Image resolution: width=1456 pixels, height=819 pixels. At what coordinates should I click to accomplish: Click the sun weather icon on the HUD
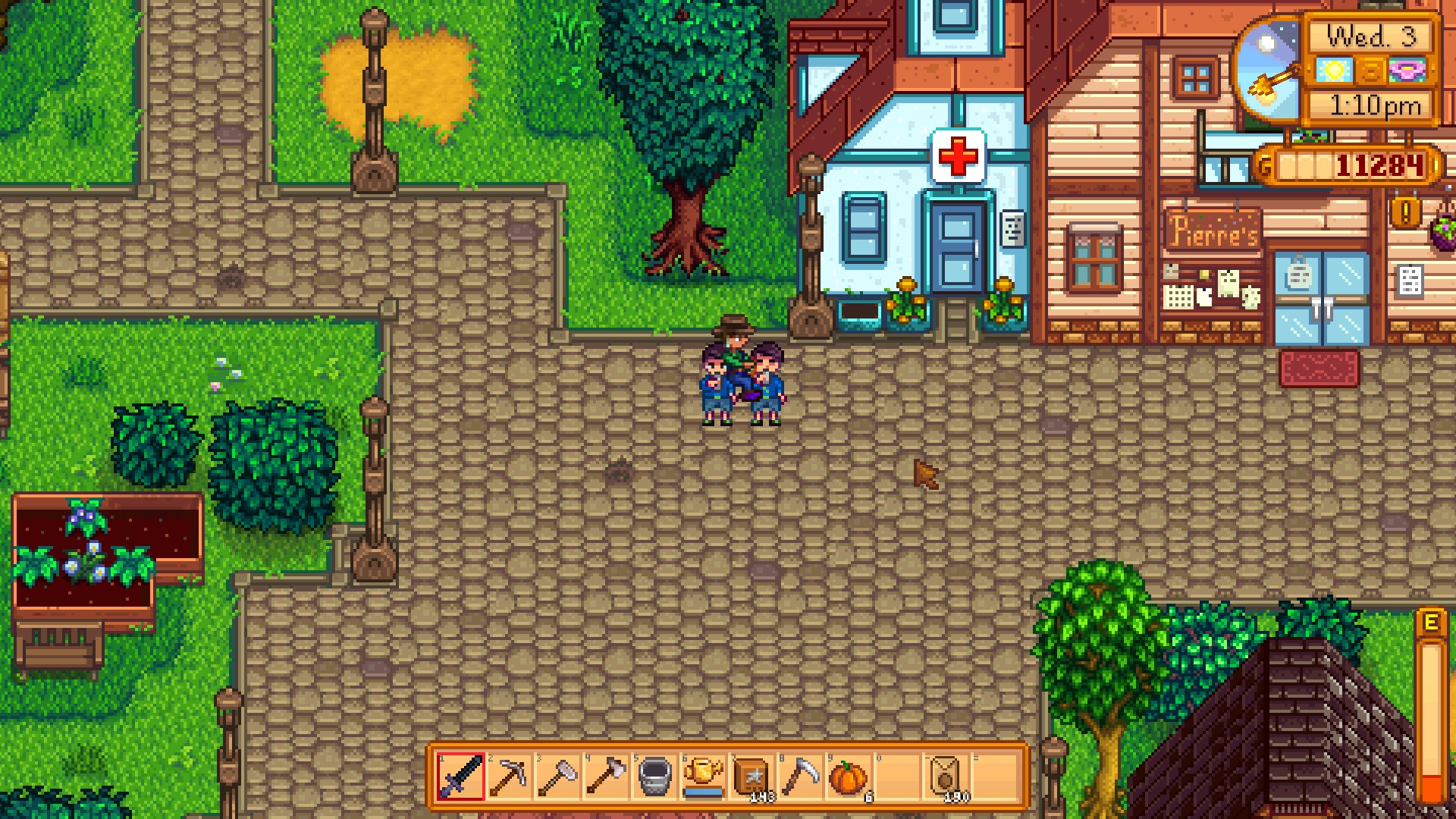coord(1335,68)
